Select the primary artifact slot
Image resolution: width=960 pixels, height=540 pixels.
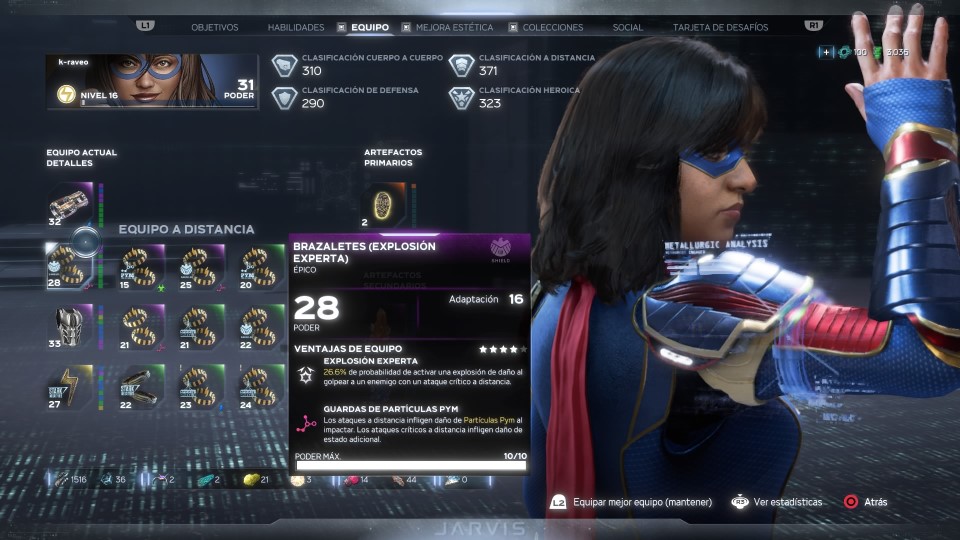382,203
